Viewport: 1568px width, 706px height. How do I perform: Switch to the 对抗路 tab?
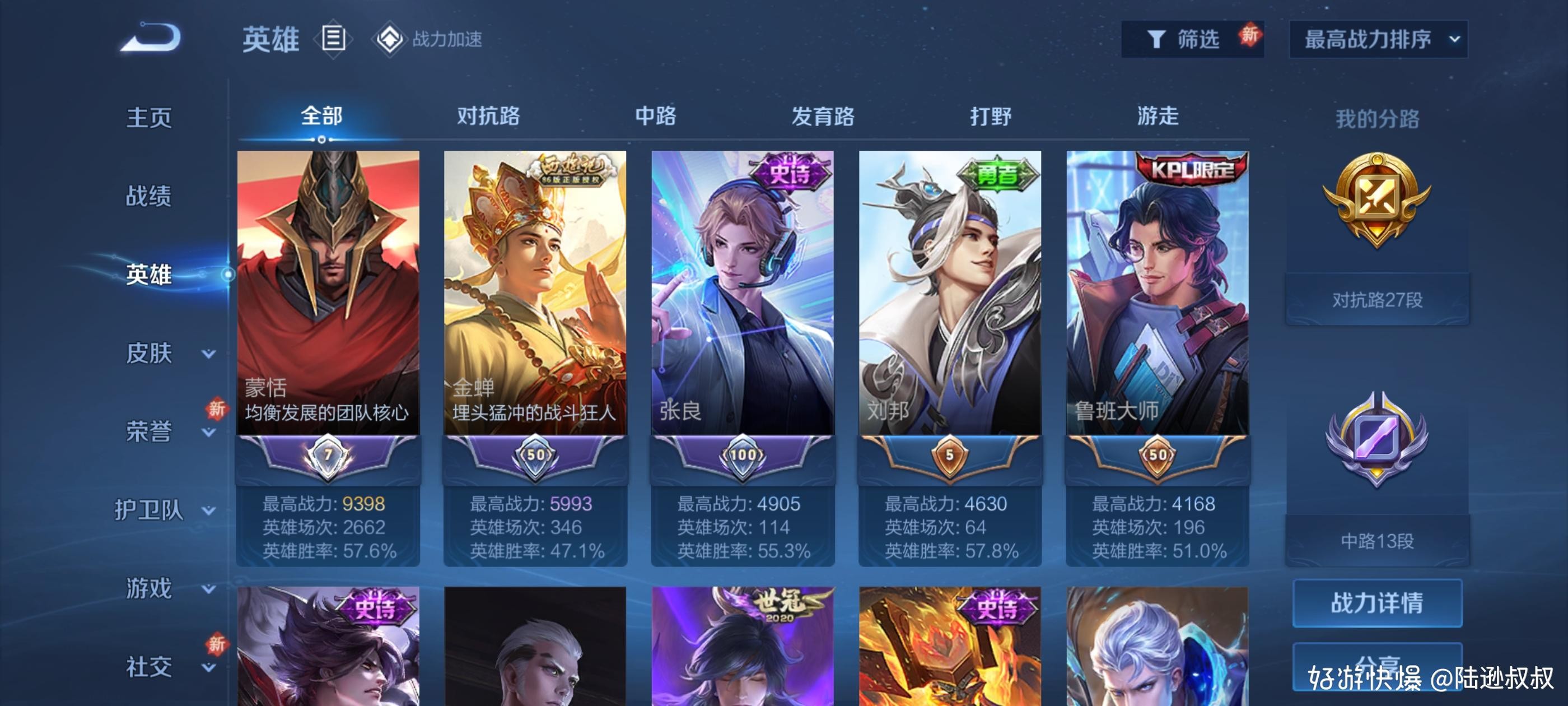click(488, 116)
